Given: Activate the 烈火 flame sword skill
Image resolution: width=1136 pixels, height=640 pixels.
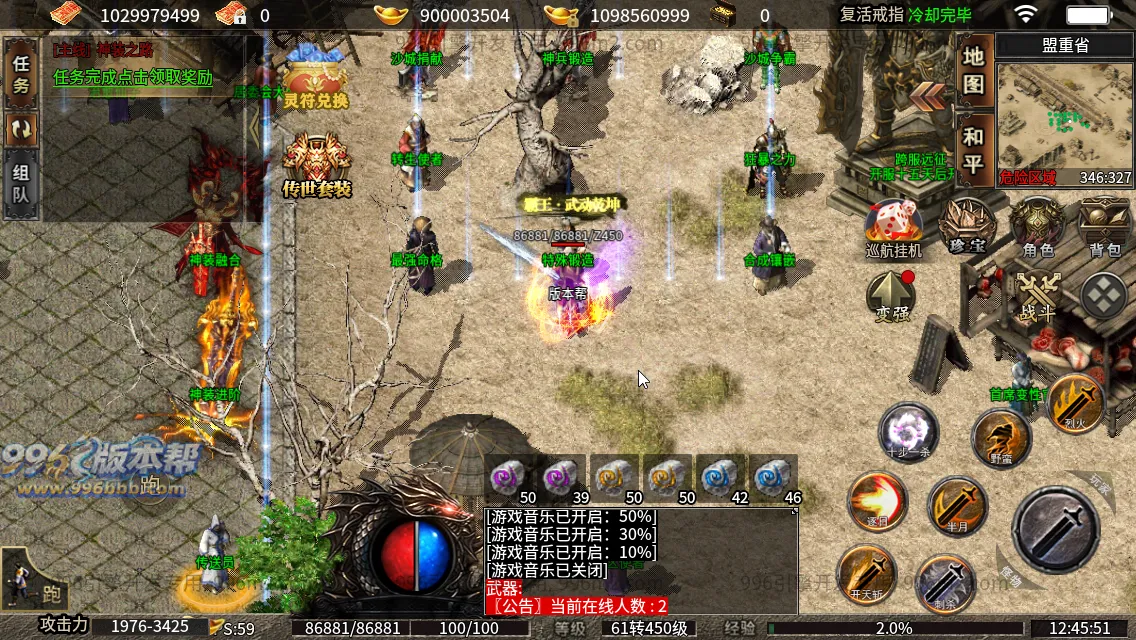Looking at the screenshot, I should [1076, 404].
